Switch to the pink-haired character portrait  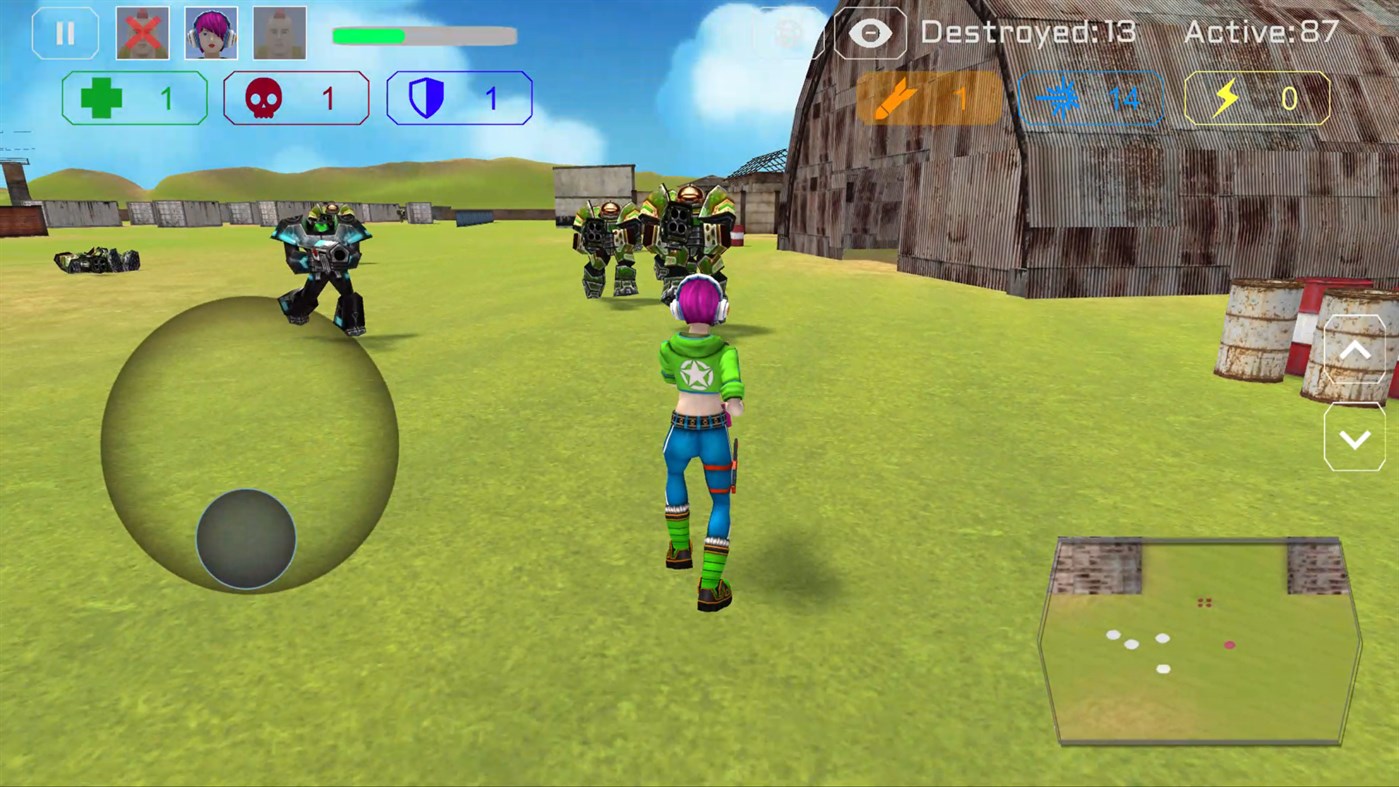tap(210, 31)
